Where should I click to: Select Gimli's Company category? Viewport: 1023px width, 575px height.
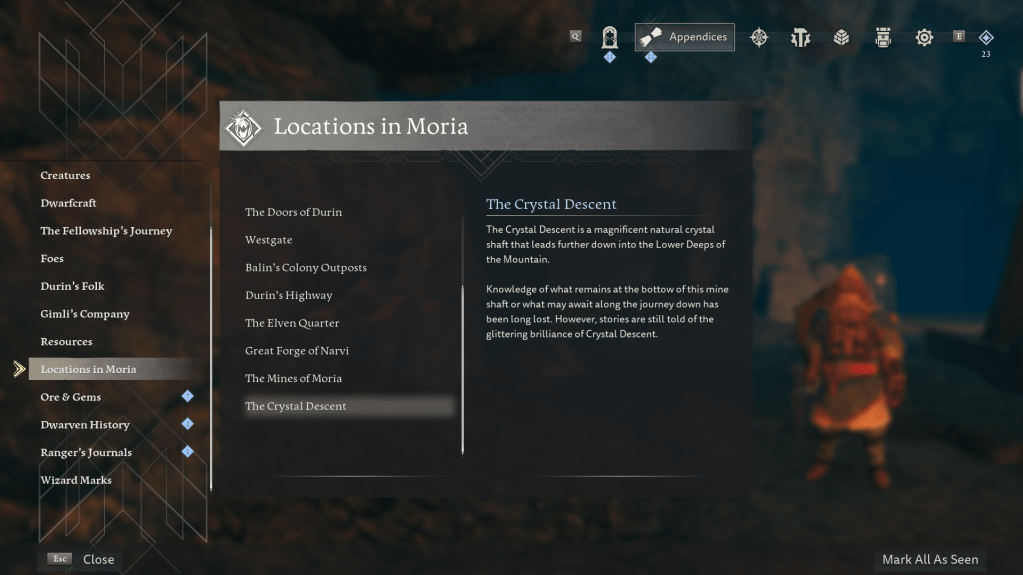[x=85, y=314]
